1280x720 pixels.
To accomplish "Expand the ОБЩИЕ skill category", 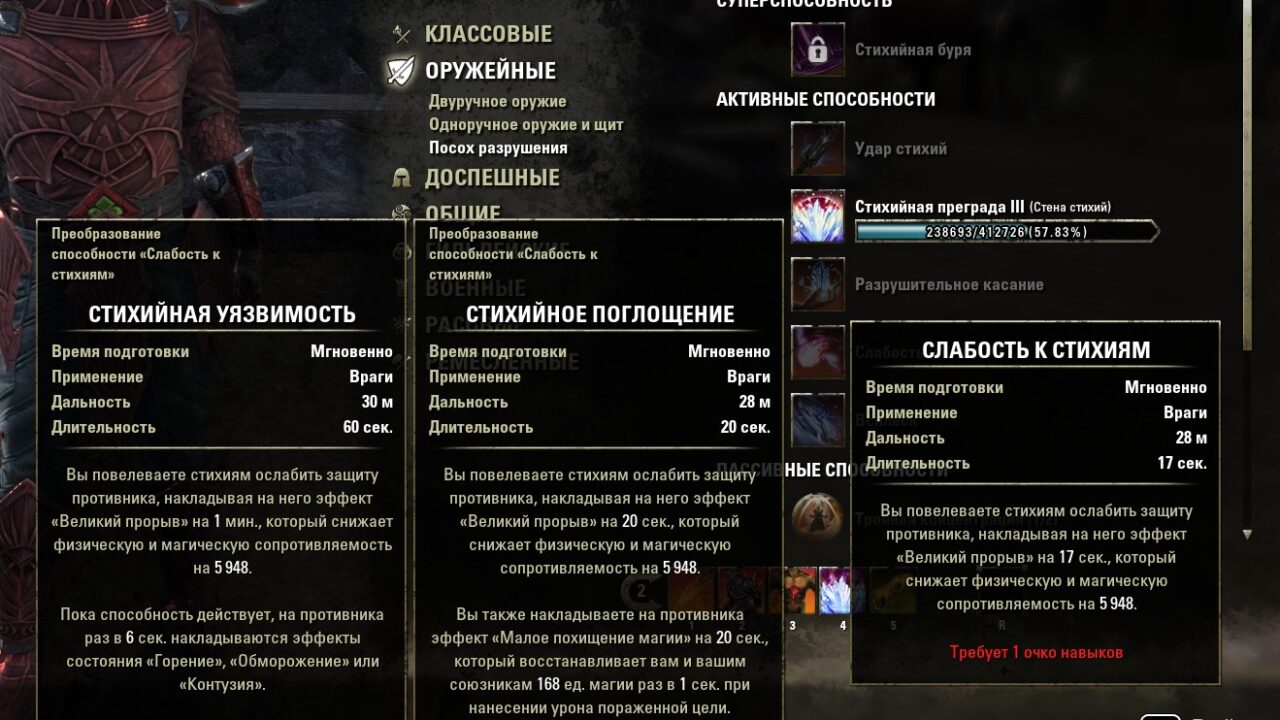I will tap(464, 213).
